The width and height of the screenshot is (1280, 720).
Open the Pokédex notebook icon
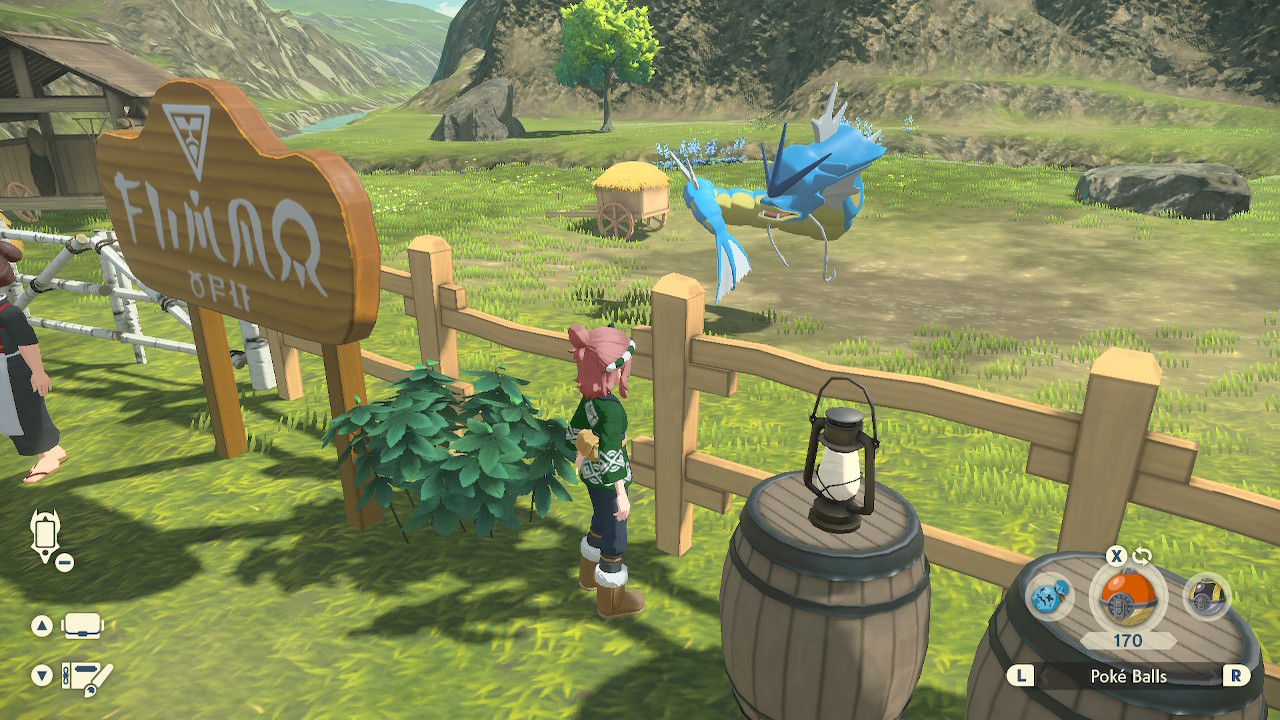tap(87, 677)
